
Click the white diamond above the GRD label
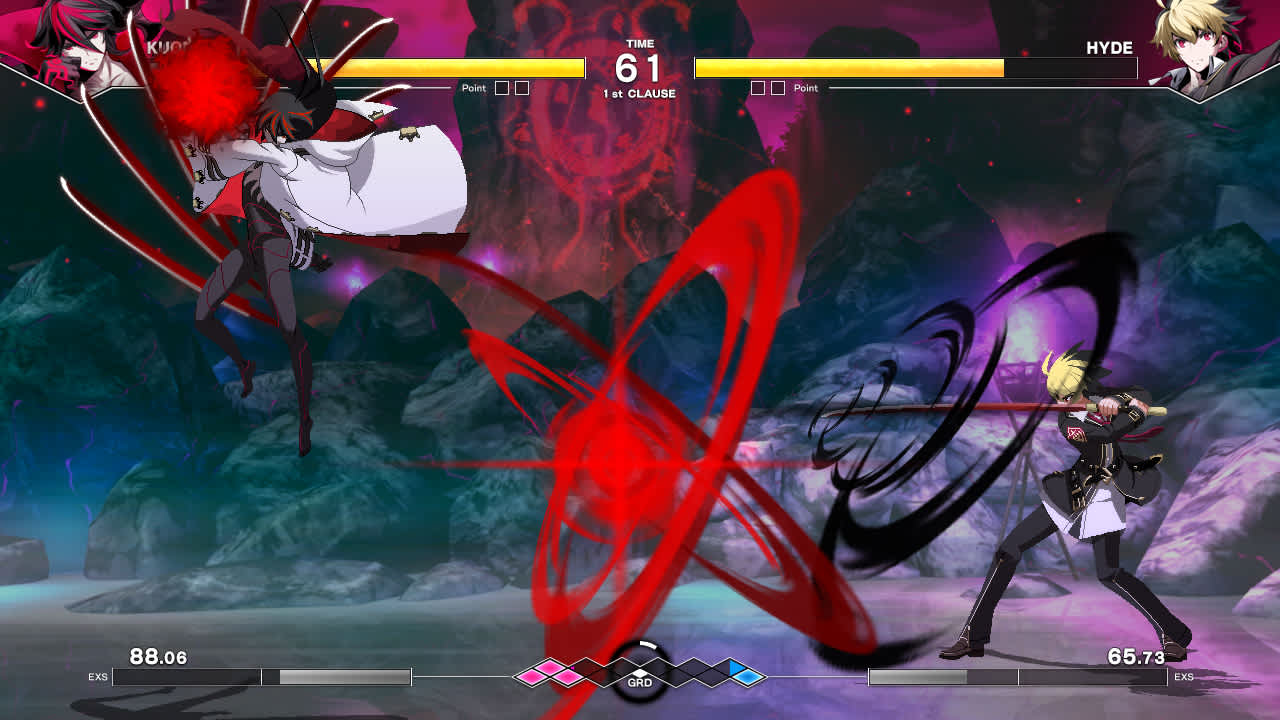point(641,672)
